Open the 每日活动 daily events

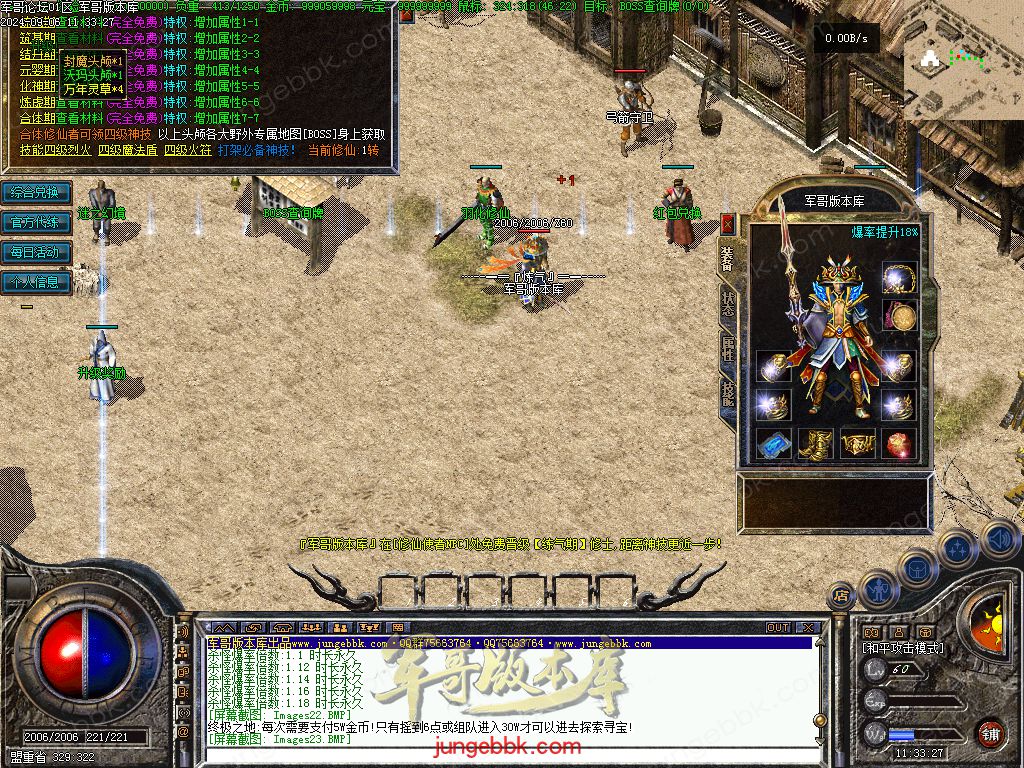[36, 252]
